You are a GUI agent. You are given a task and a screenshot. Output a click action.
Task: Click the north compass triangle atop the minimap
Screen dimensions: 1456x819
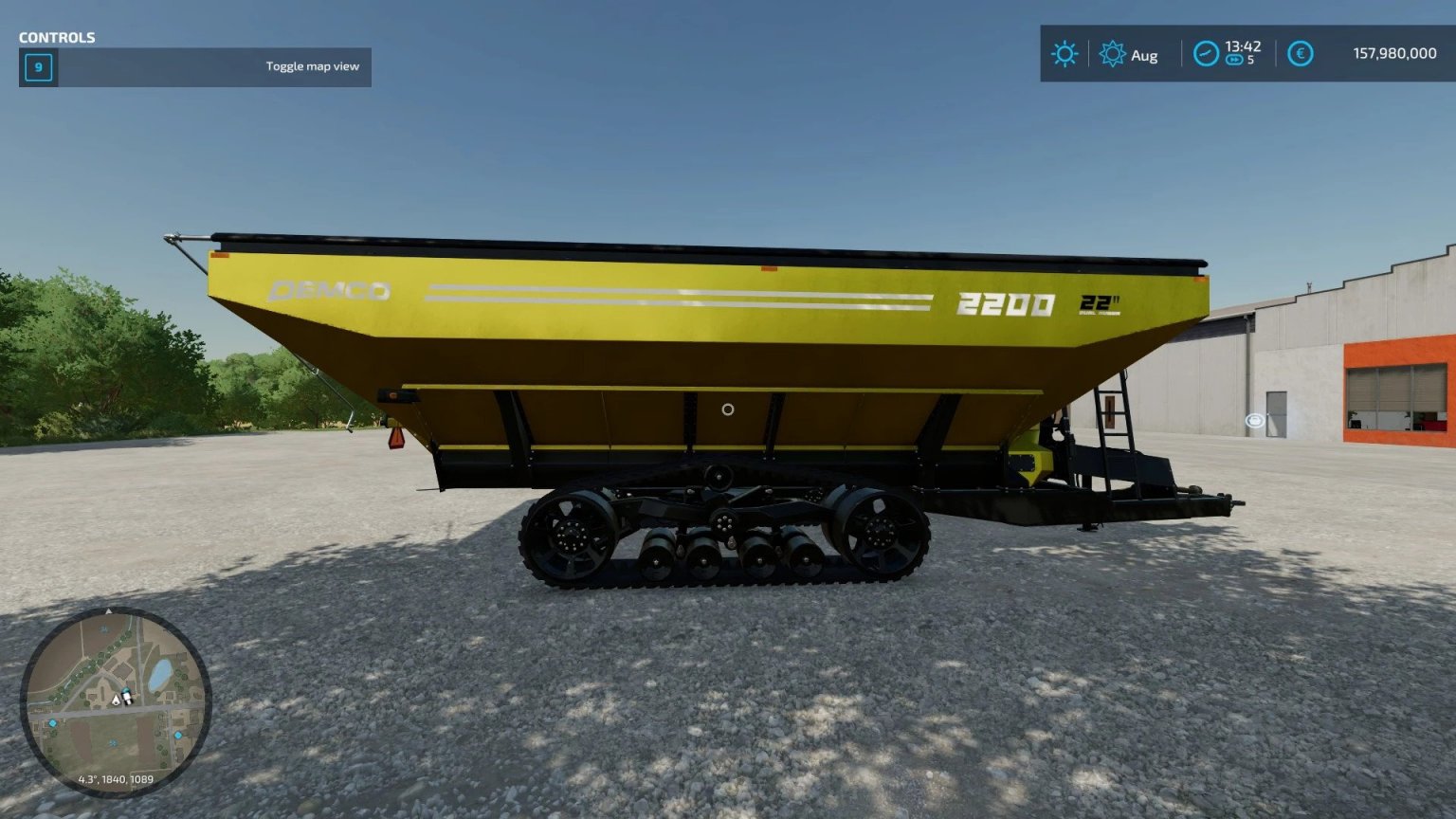[109, 610]
